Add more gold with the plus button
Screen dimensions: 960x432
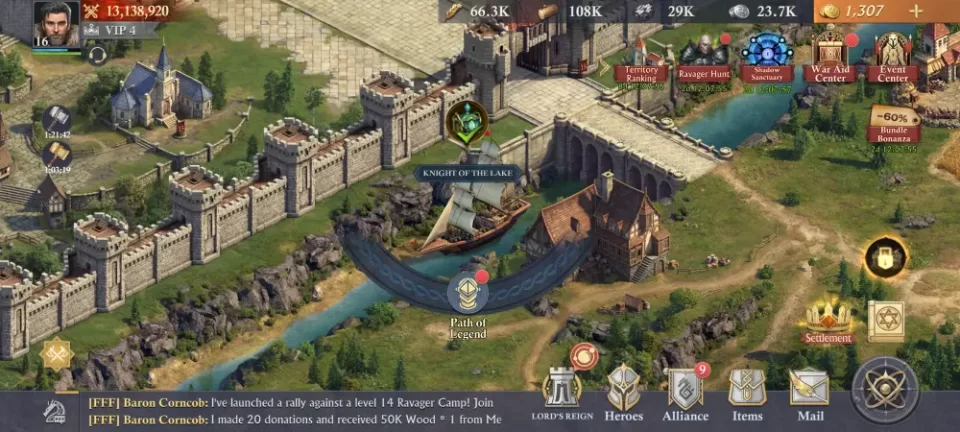pos(915,11)
